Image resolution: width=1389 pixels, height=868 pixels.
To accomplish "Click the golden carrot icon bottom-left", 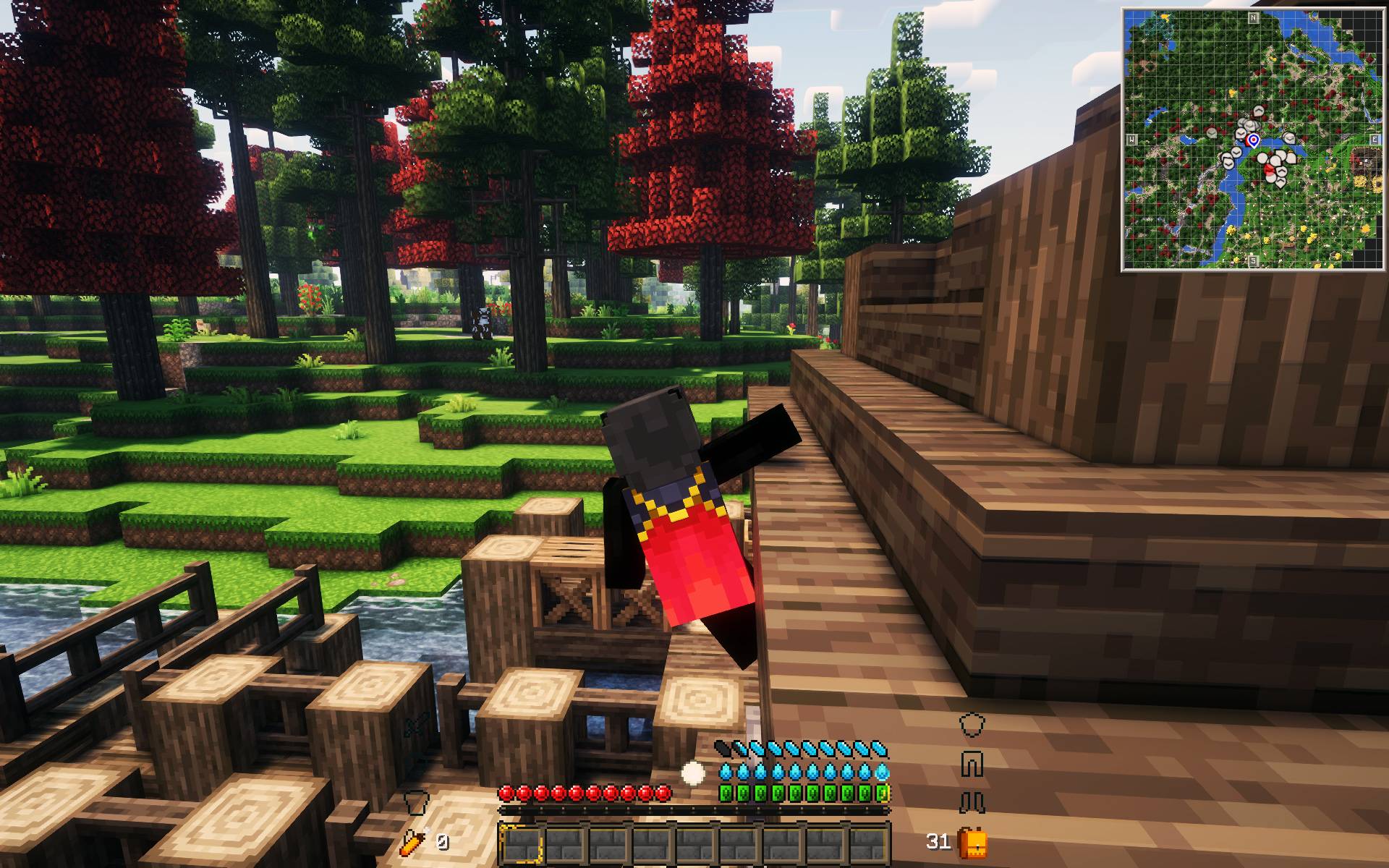I will pos(412,841).
